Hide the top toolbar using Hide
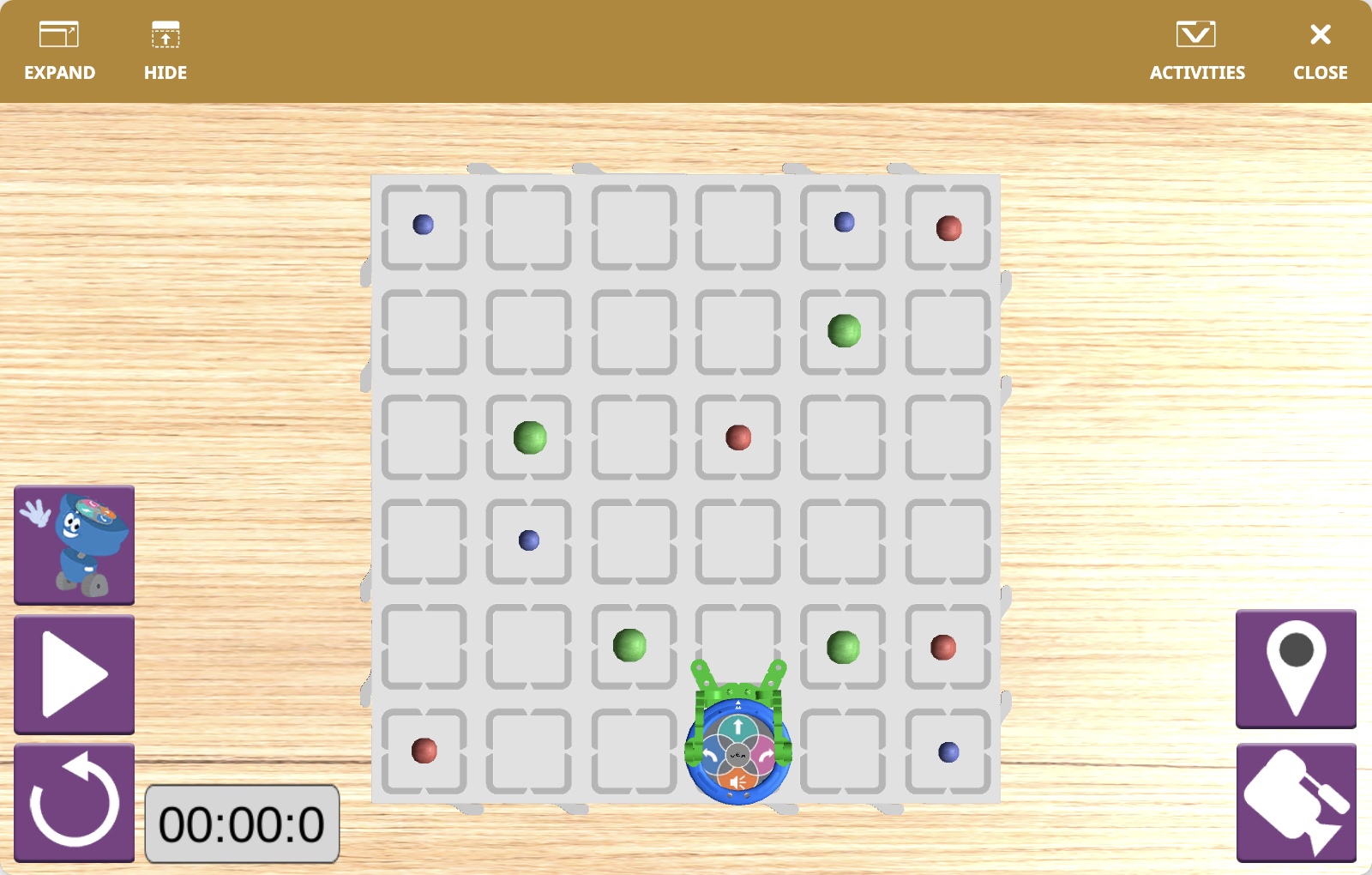The width and height of the screenshot is (1372, 875). click(x=165, y=47)
